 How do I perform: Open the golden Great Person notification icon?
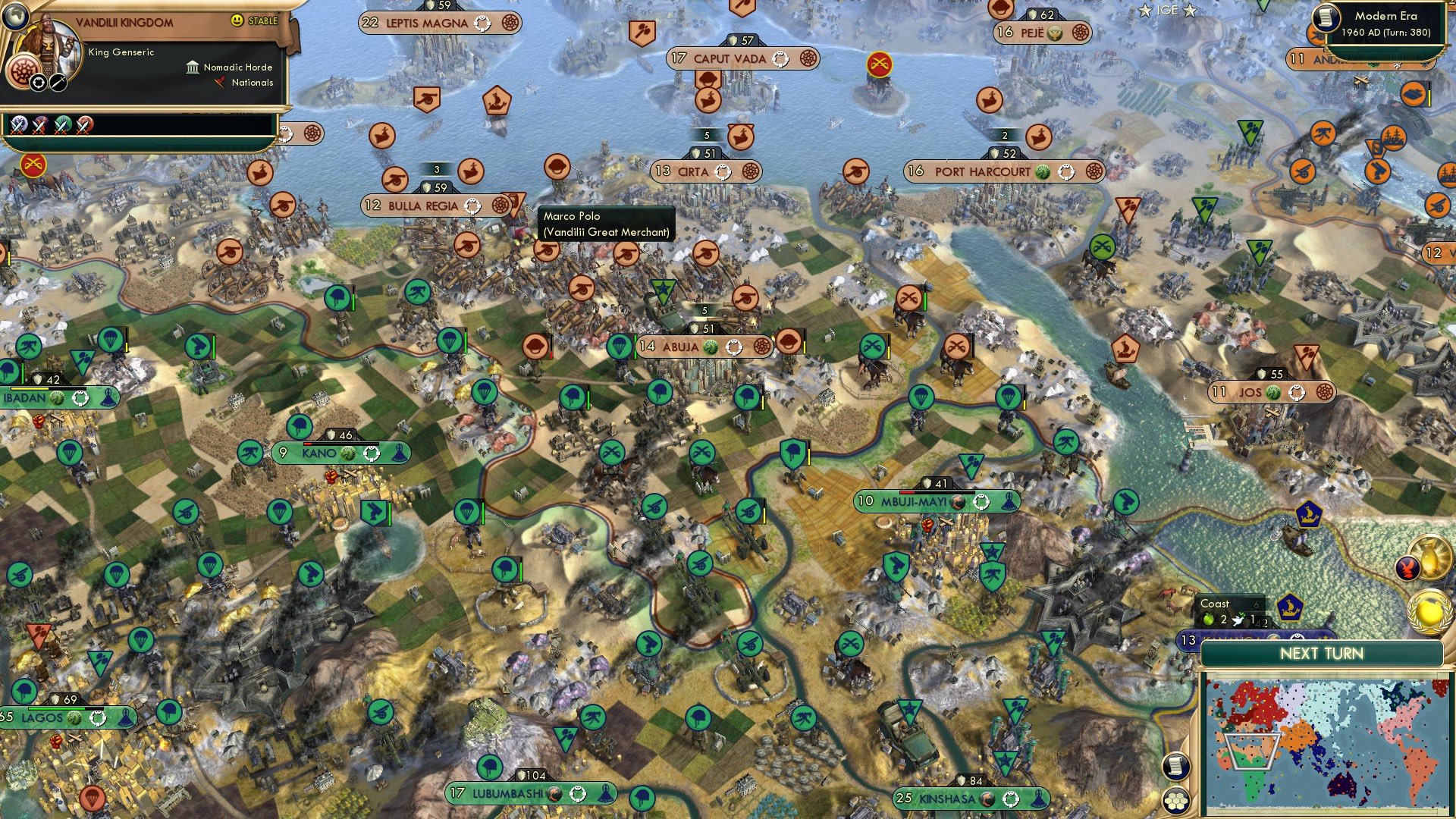[1431, 557]
